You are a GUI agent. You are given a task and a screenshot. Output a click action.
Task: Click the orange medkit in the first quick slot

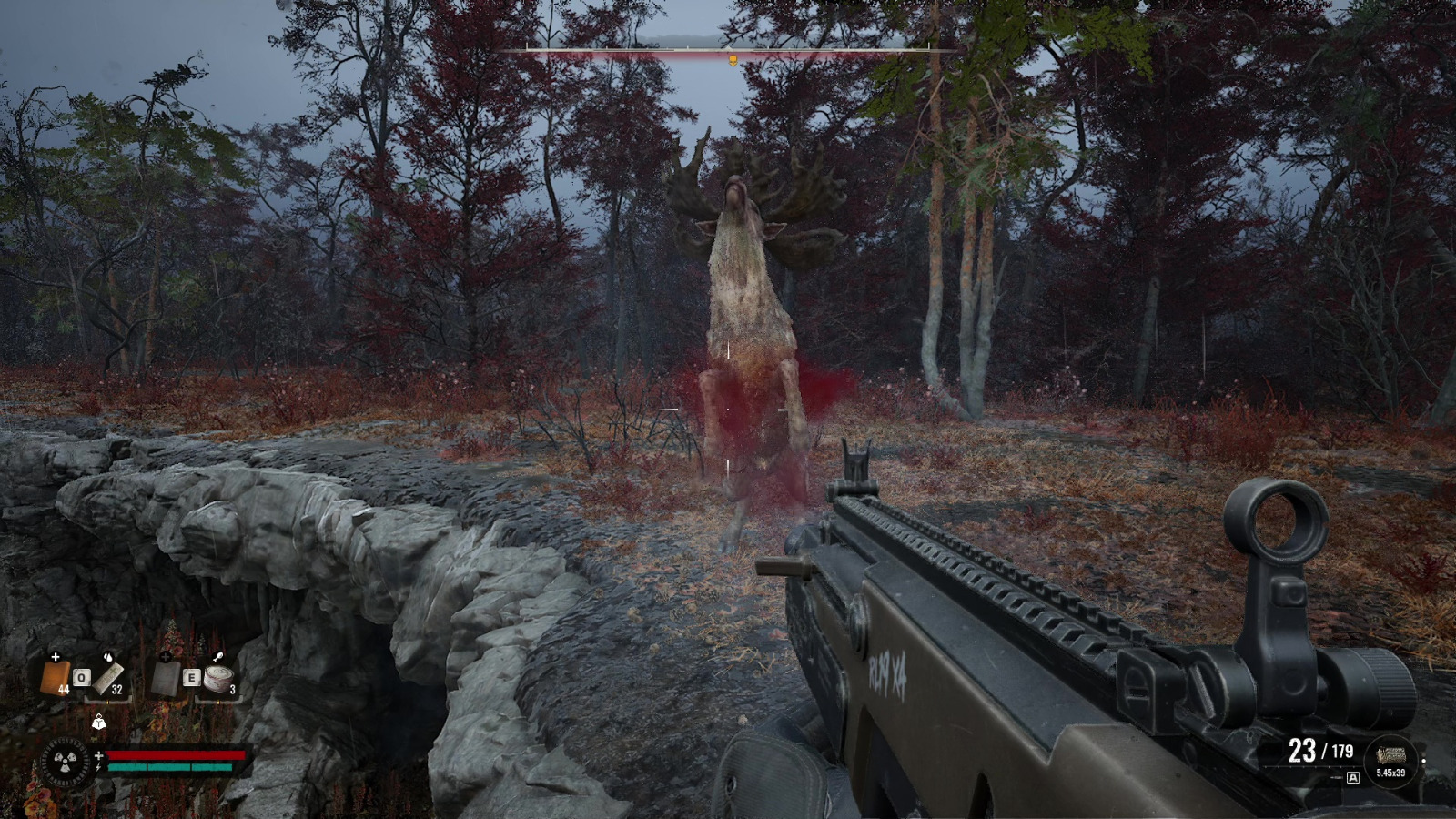point(56,679)
